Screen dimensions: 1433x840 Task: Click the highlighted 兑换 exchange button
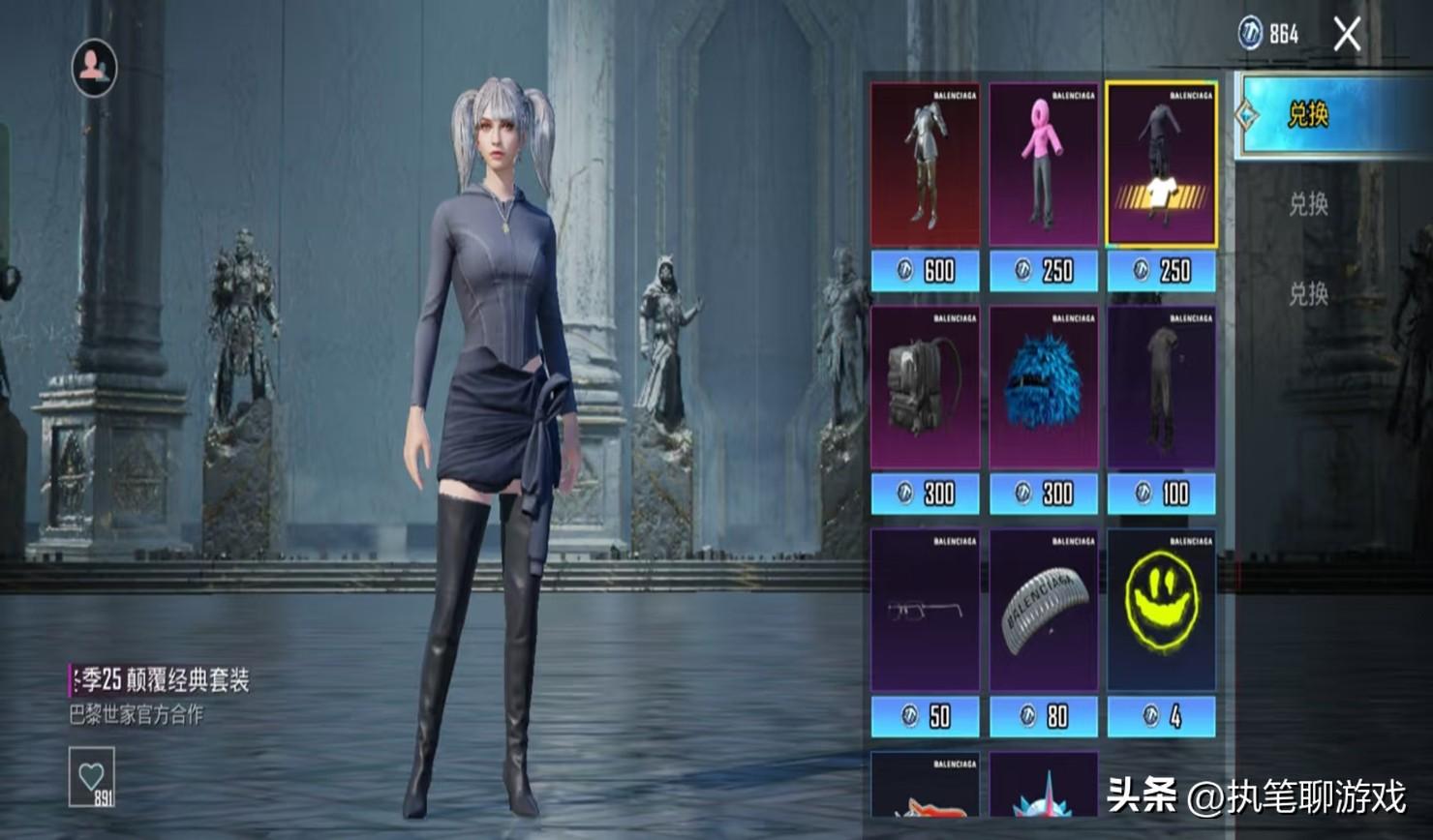1332,115
